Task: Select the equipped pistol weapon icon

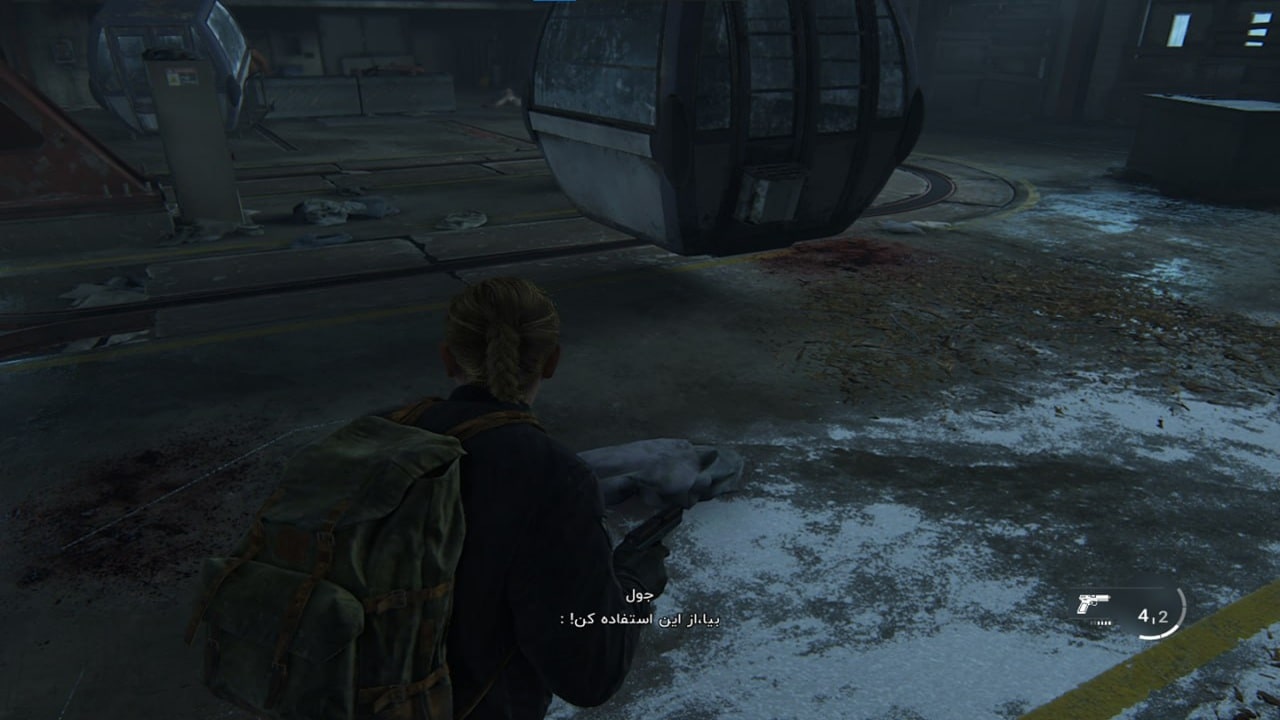Action: (1093, 605)
